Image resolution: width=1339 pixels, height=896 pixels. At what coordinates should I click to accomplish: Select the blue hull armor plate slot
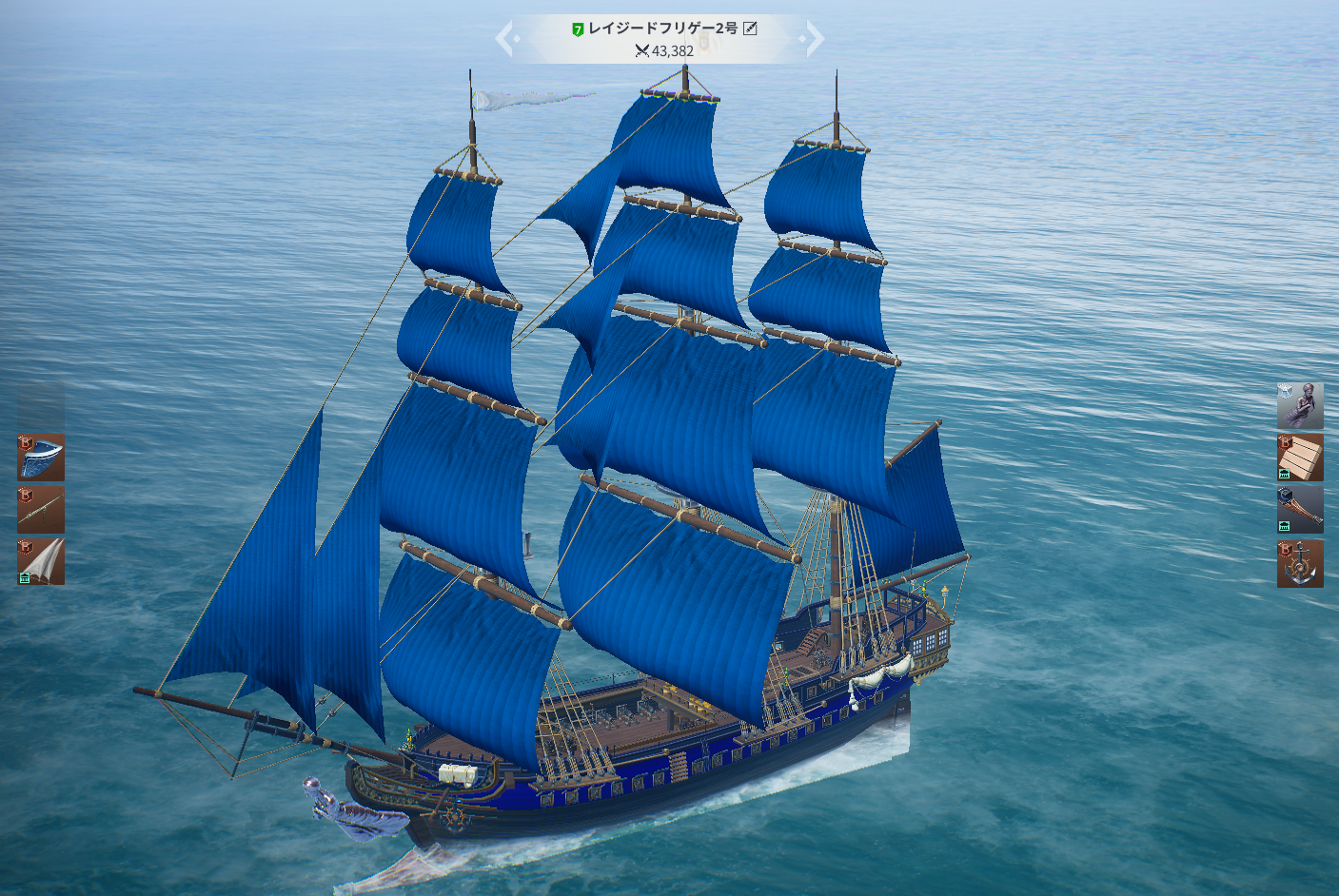click(x=41, y=458)
